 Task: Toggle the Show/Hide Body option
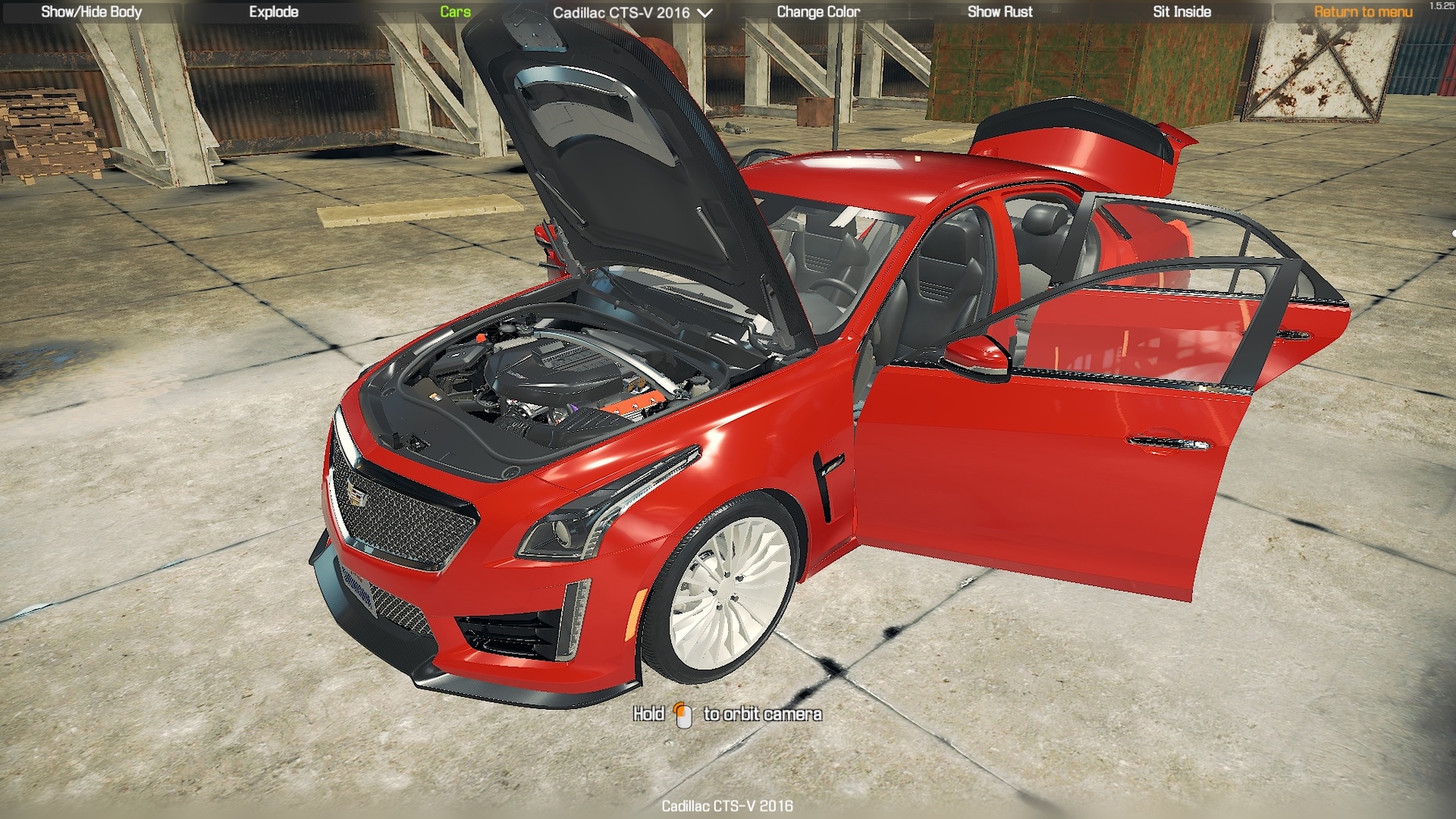pyautogui.click(x=91, y=12)
